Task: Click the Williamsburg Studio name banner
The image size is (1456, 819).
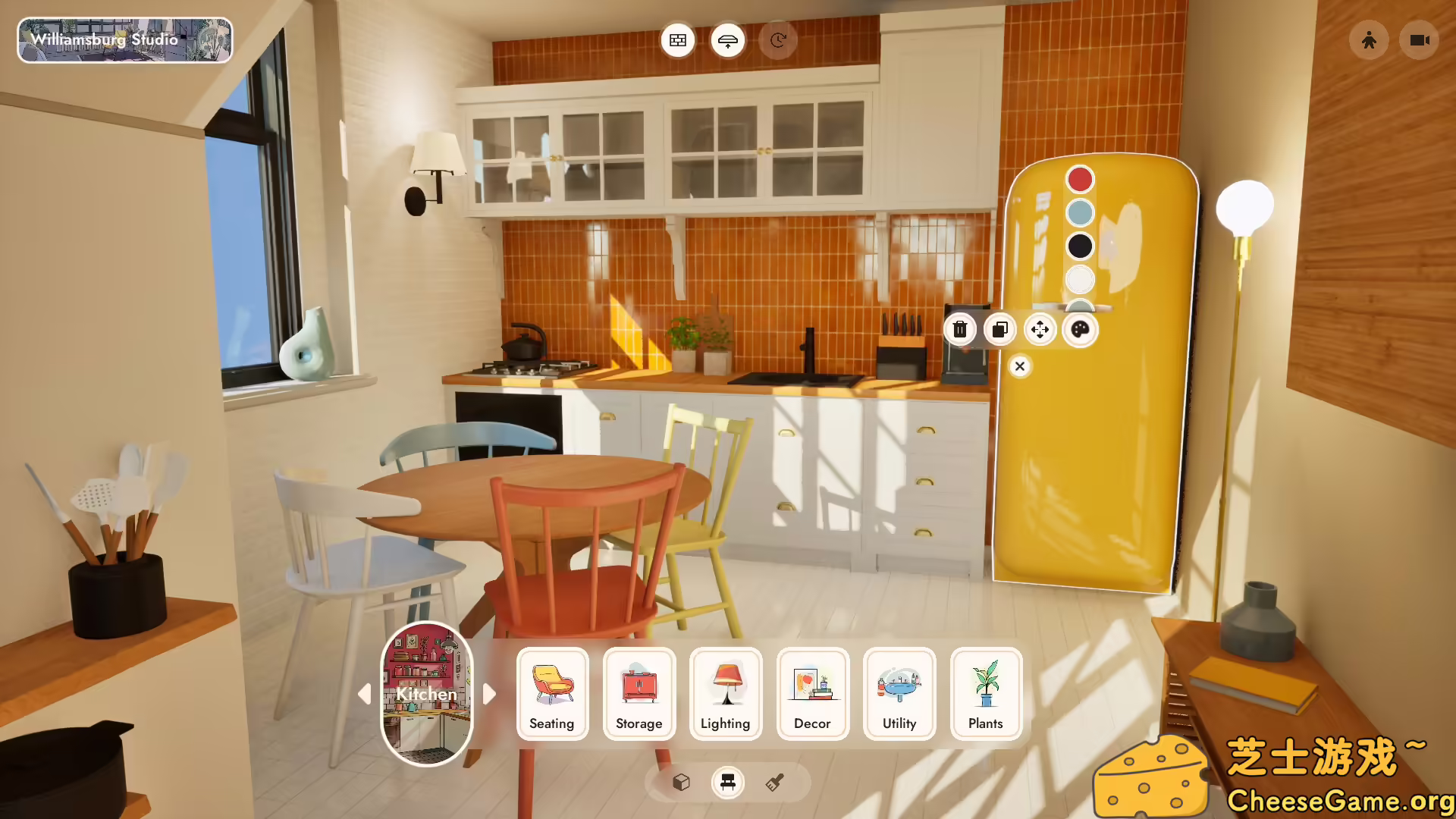Action: [124, 40]
